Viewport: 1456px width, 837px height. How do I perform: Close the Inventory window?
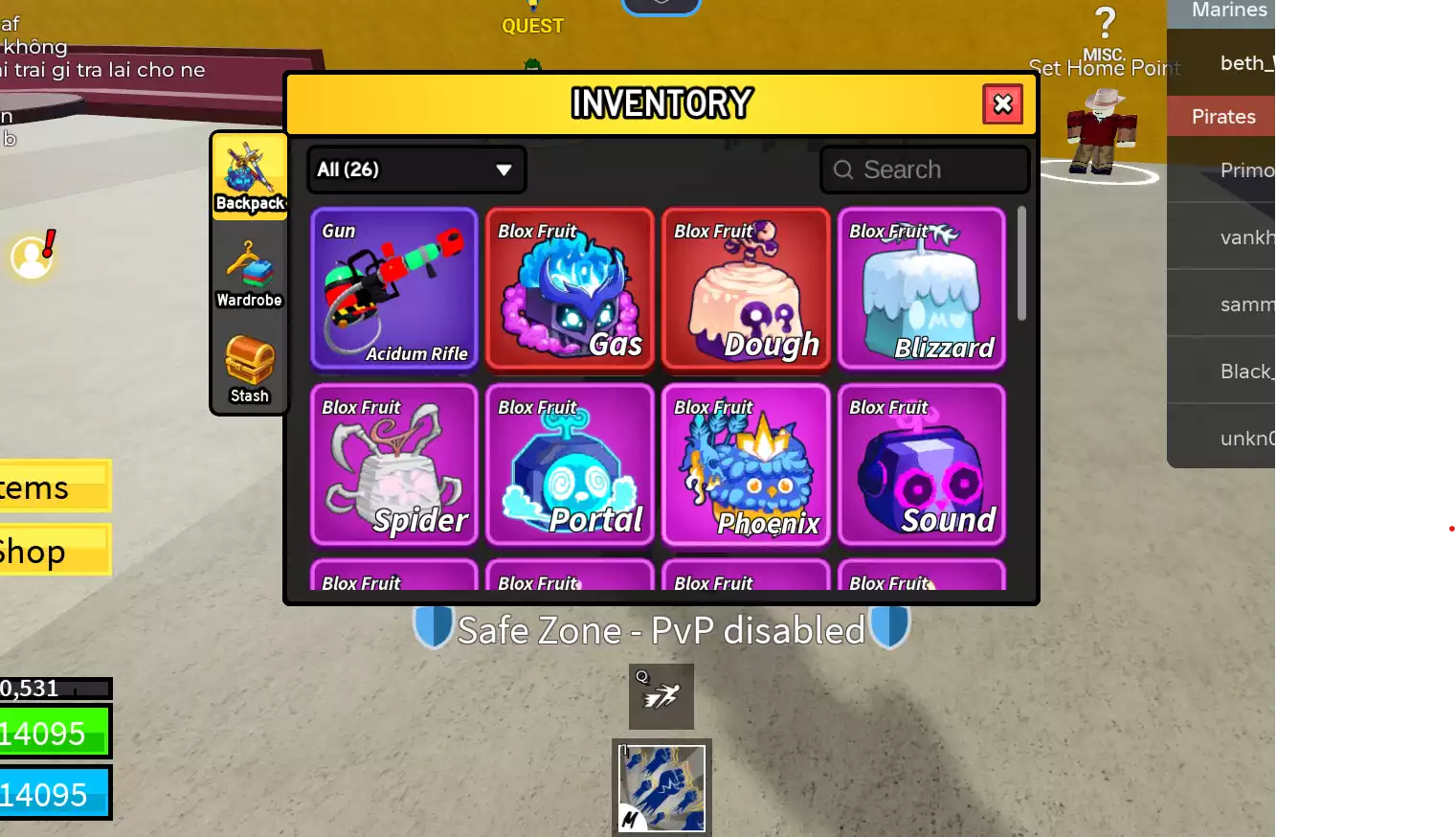pyautogui.click(x=1002, y=104)
